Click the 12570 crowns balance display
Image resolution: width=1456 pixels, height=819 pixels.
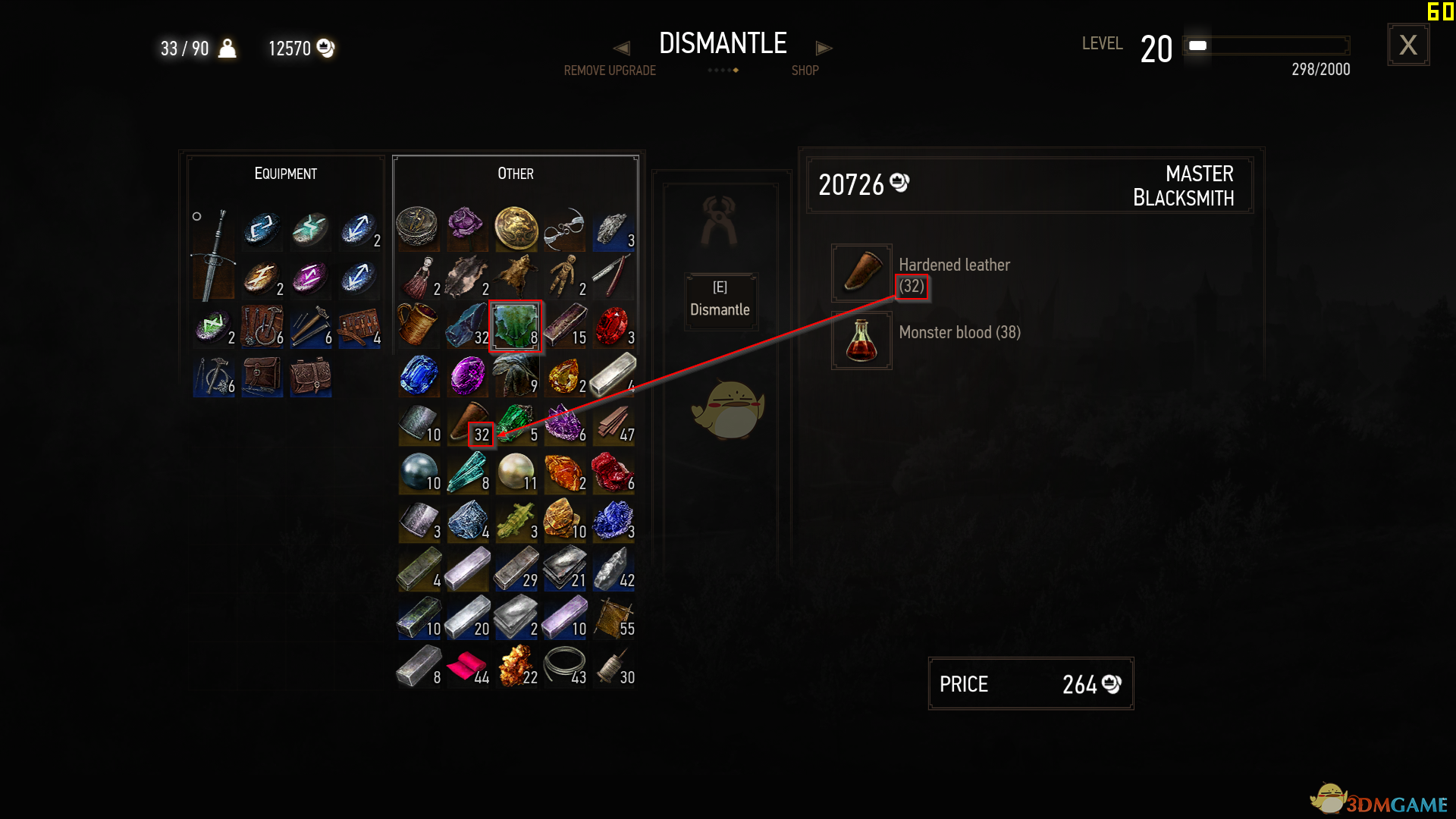[x=298, y=48]
